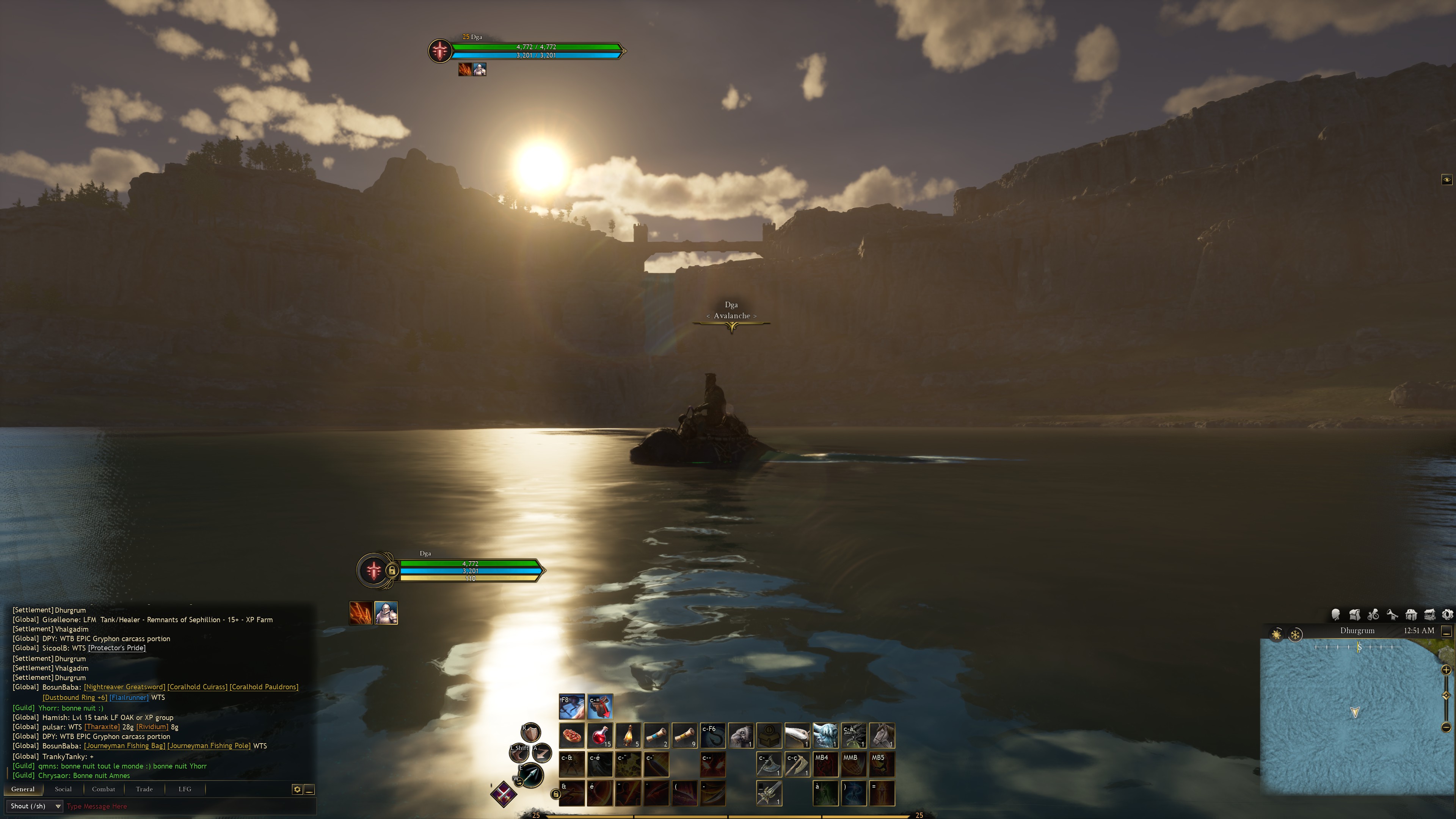Zoom in on the minimap
The width and height of the screenshot is (1456, 819).
(1446, 670)
